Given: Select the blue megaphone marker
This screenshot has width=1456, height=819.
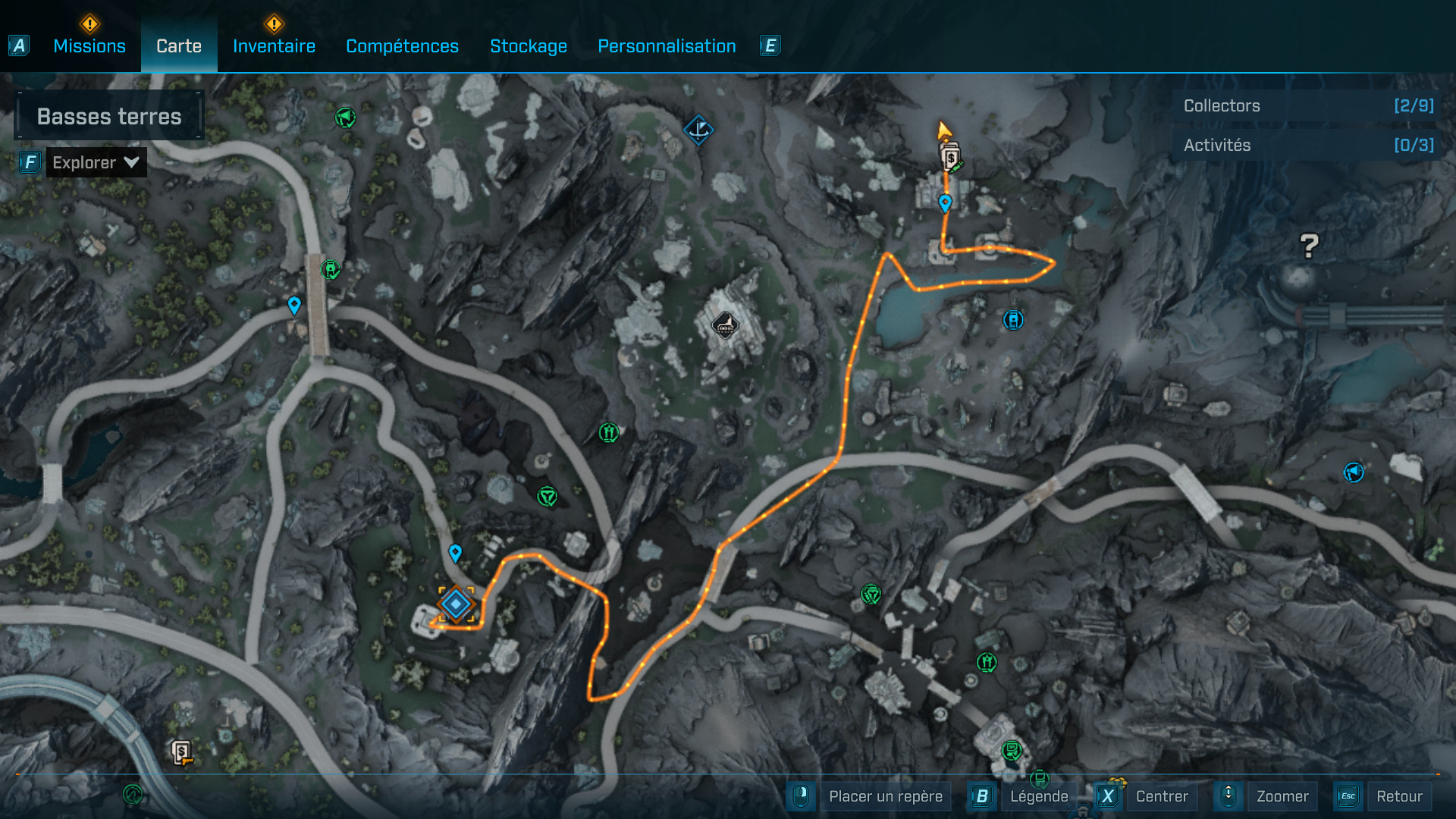Looking at the screenshot, I should (1354, 472).
